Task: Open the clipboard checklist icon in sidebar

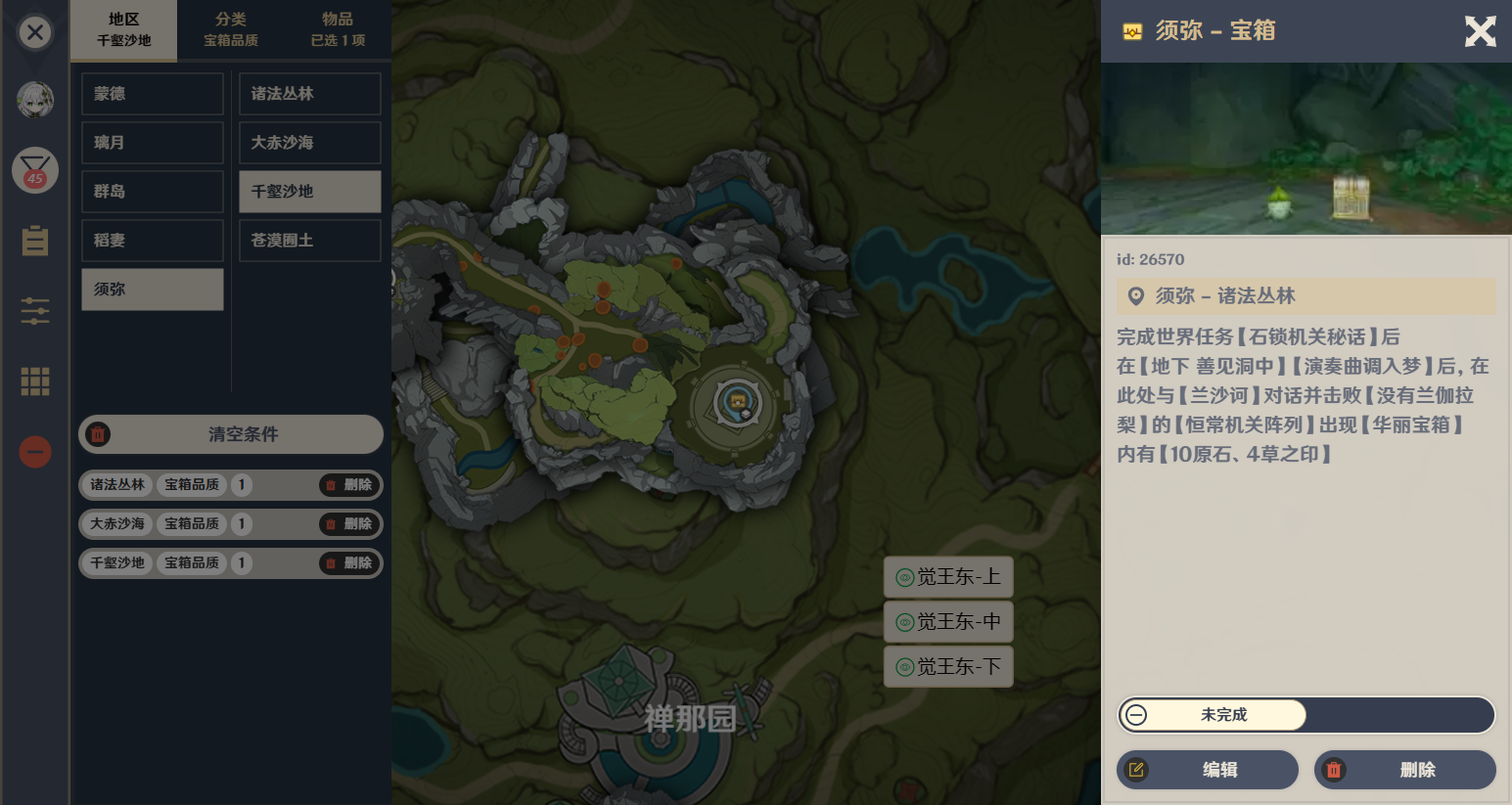Action: (x=34, y=241)
